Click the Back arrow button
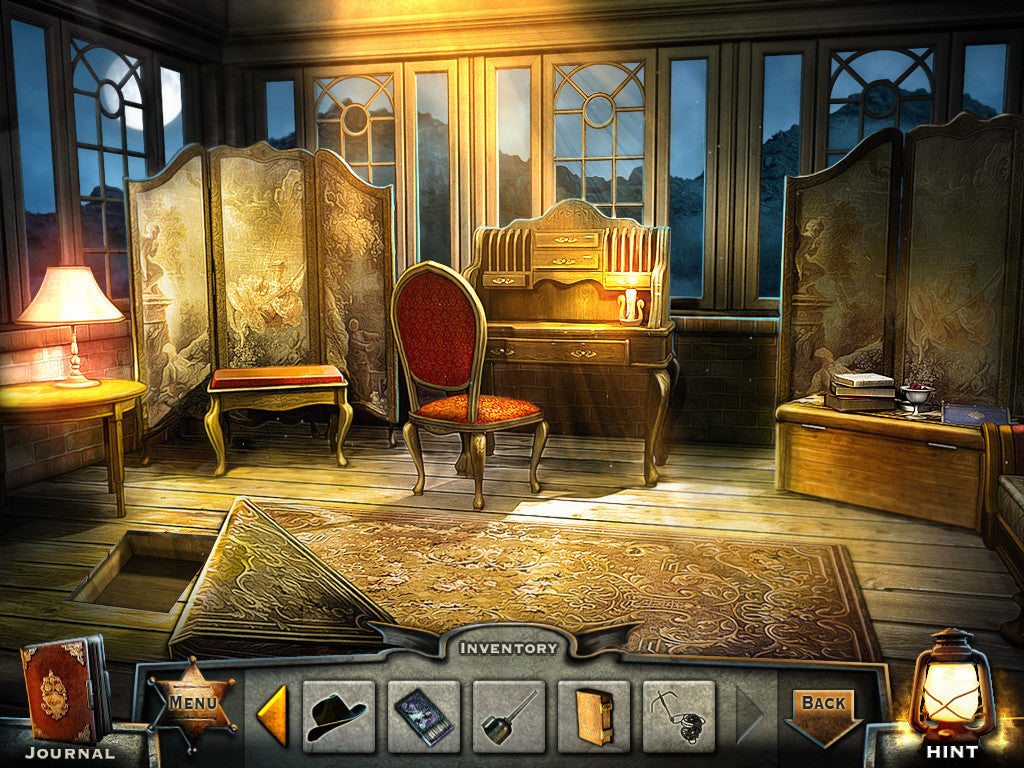The width and height of the screenshot is (1024, 768). [x=824, y=710]
